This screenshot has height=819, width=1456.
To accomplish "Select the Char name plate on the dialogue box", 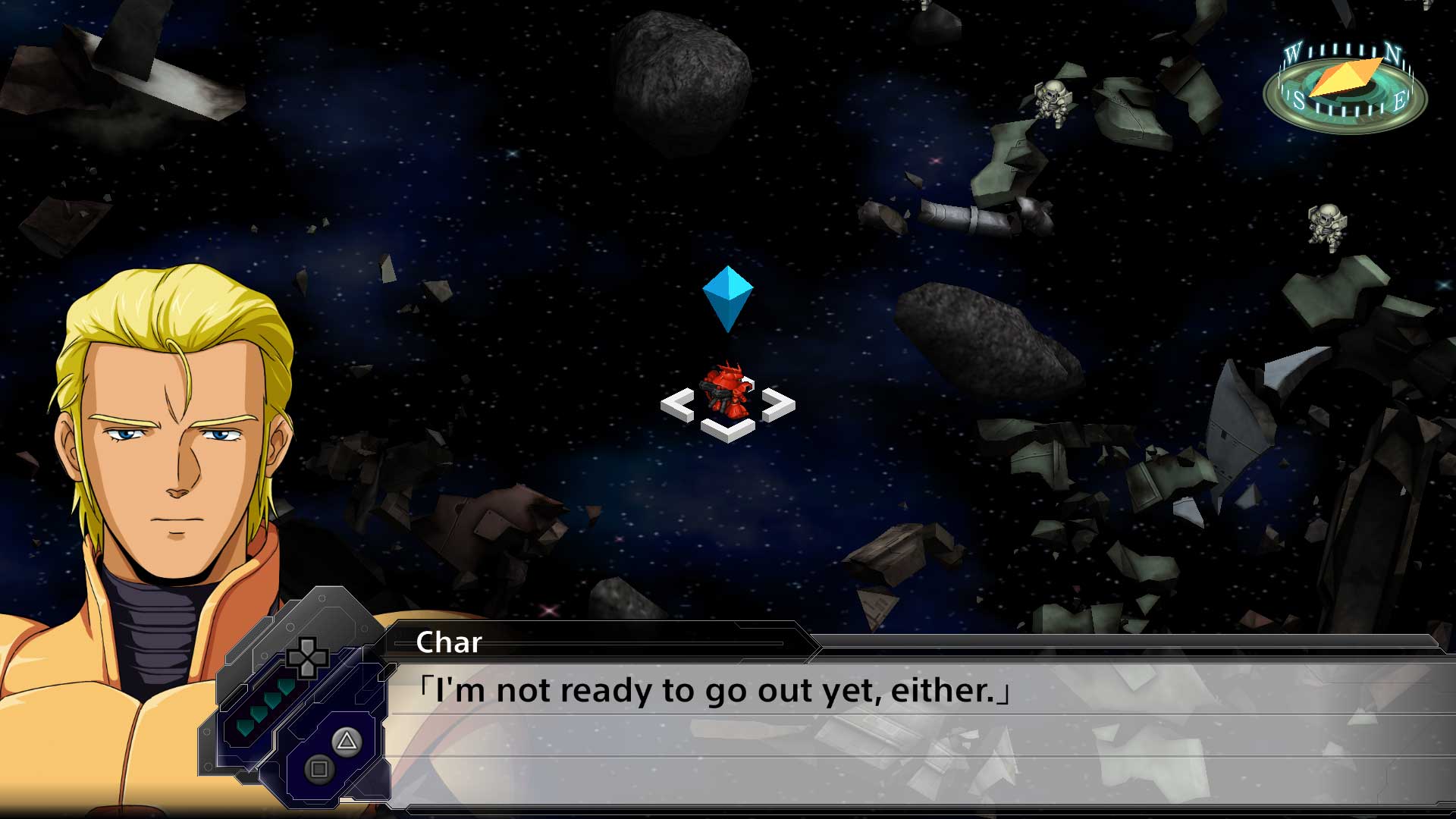I will 447,643.
